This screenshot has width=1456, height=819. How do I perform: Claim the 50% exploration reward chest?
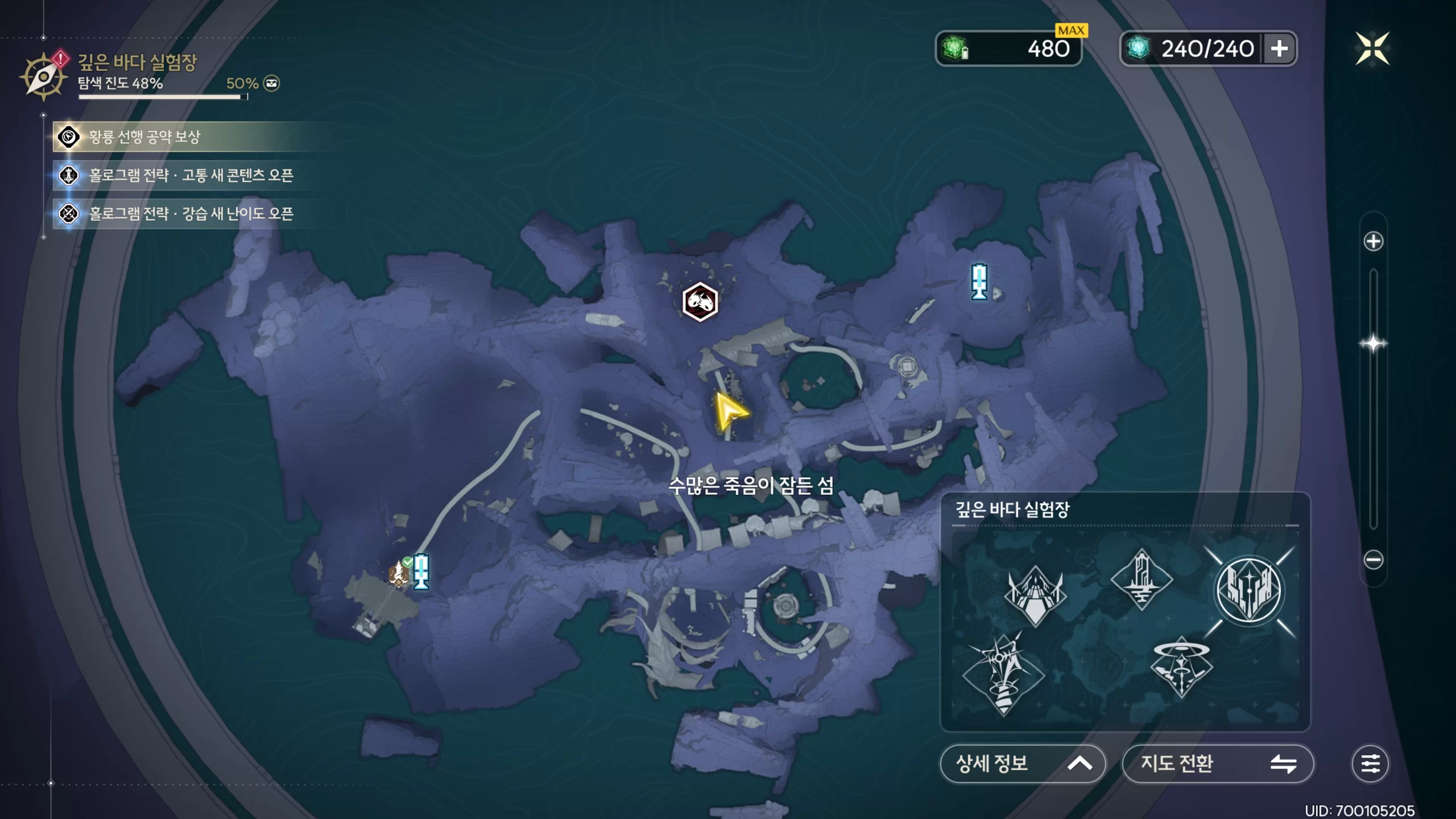tap(271, 84)
